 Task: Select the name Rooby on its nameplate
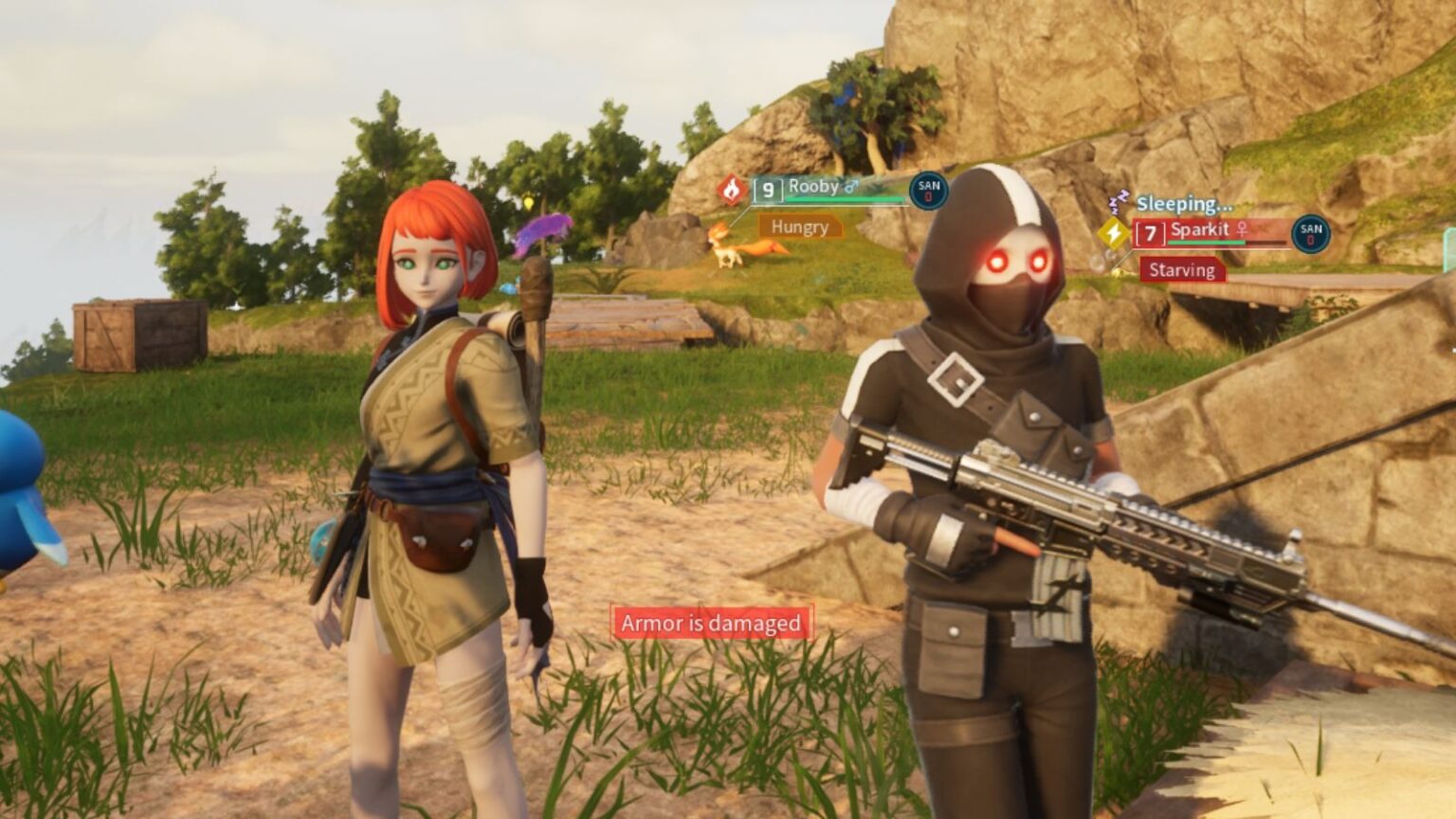[812, 187]
